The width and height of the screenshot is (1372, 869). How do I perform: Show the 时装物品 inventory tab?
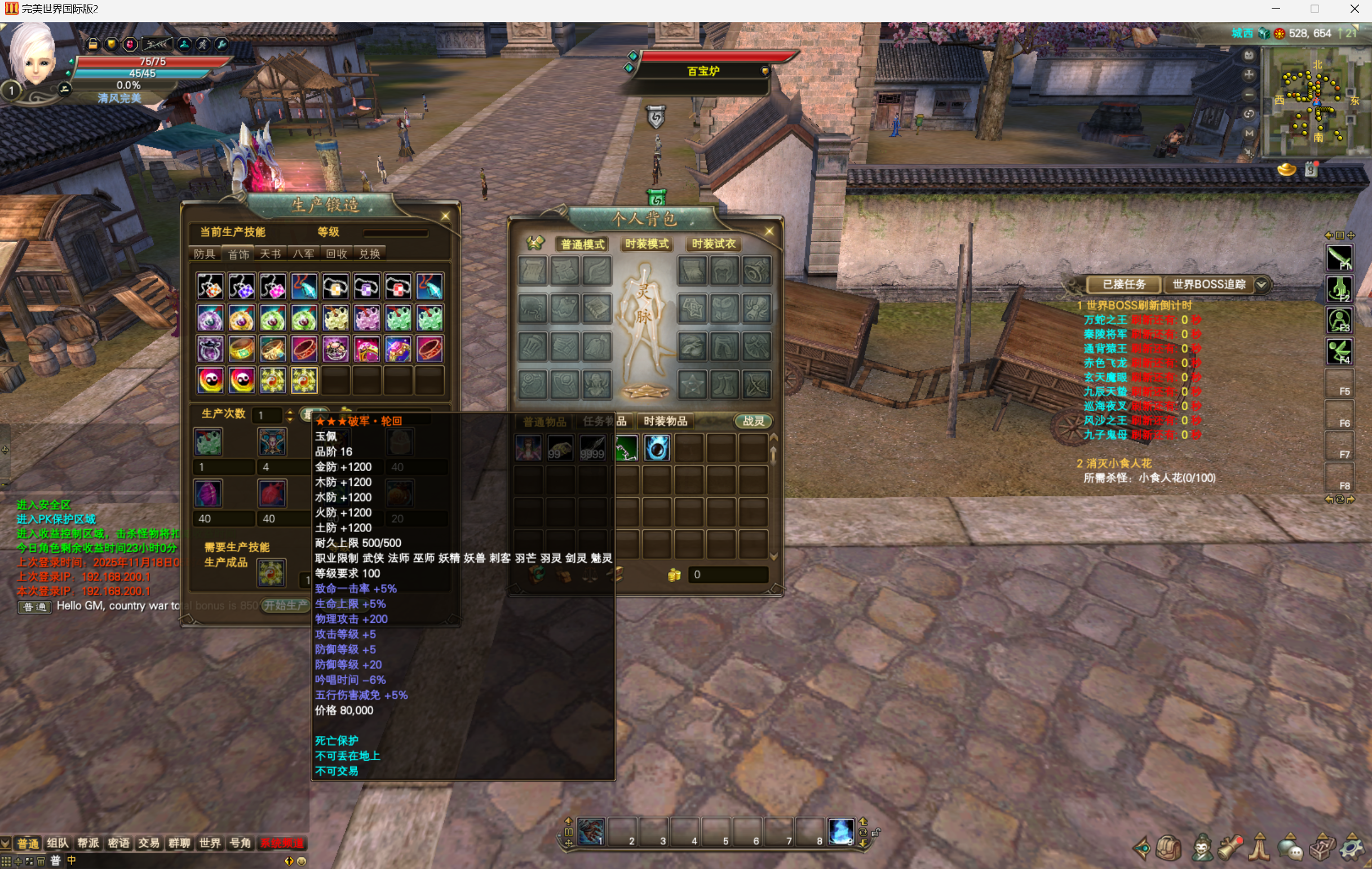(666, 422)
